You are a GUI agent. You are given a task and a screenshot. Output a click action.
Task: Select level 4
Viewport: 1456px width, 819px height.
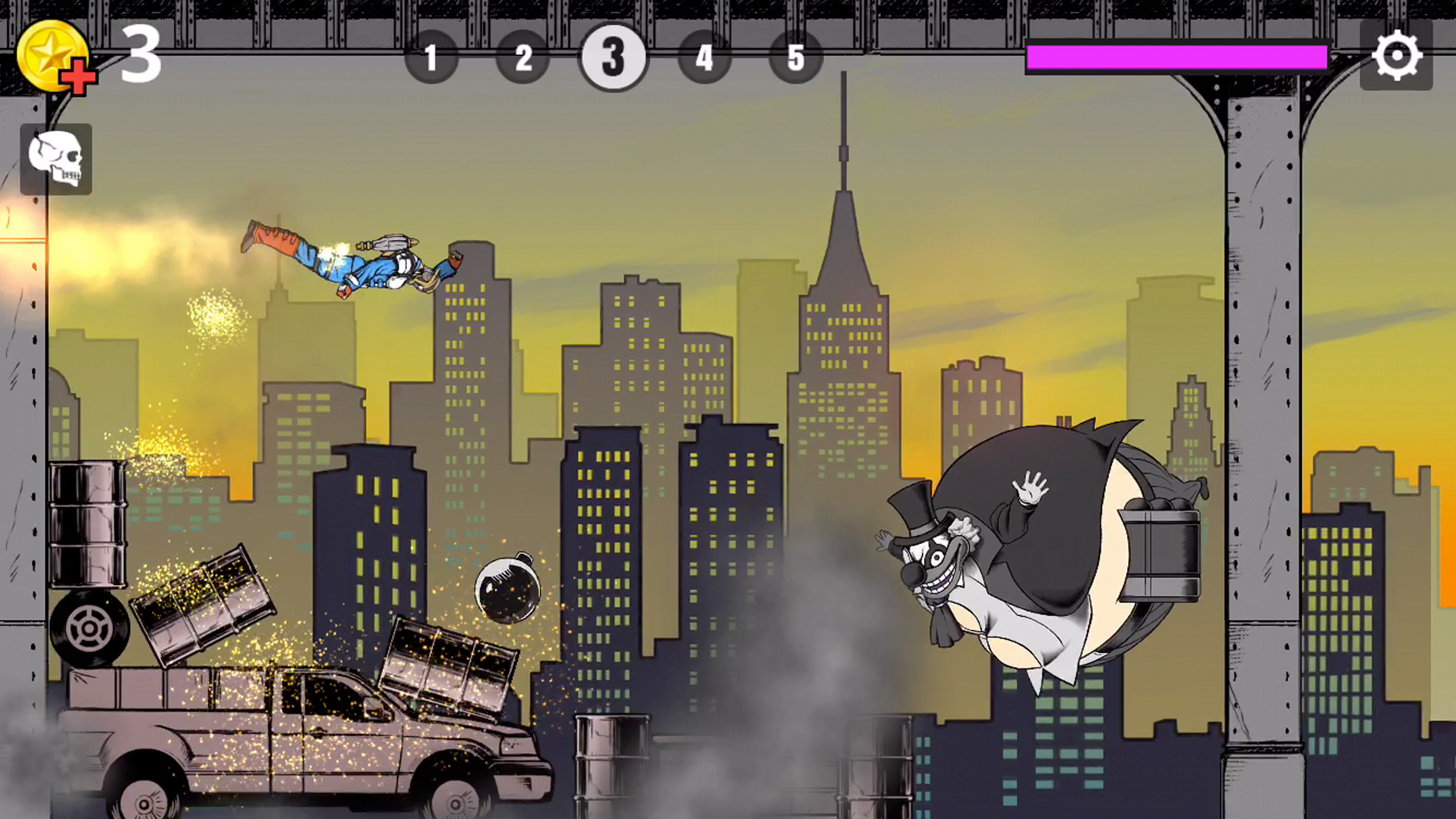pos(705,58)
